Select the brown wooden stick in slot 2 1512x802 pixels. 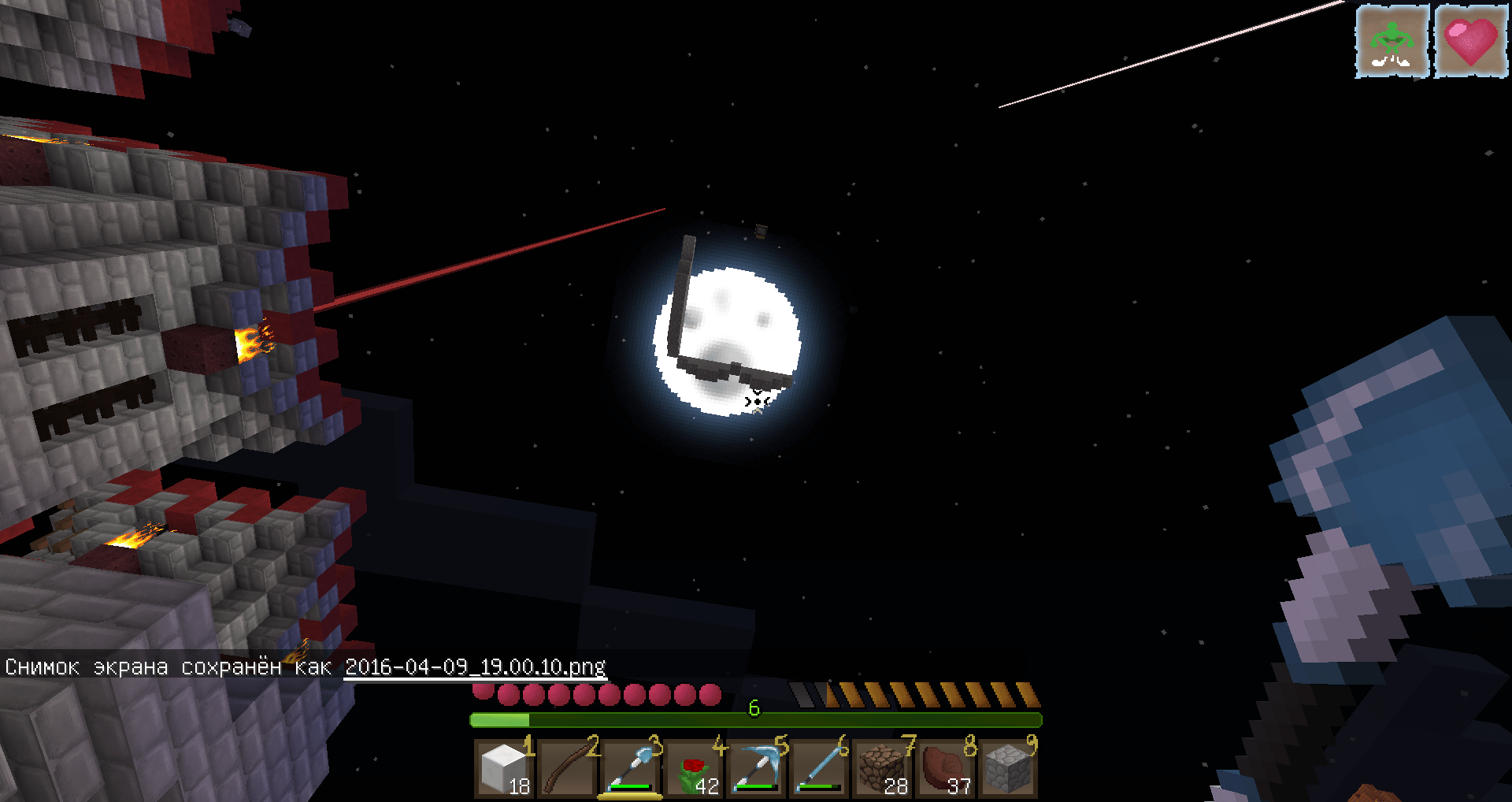point(567,769)
